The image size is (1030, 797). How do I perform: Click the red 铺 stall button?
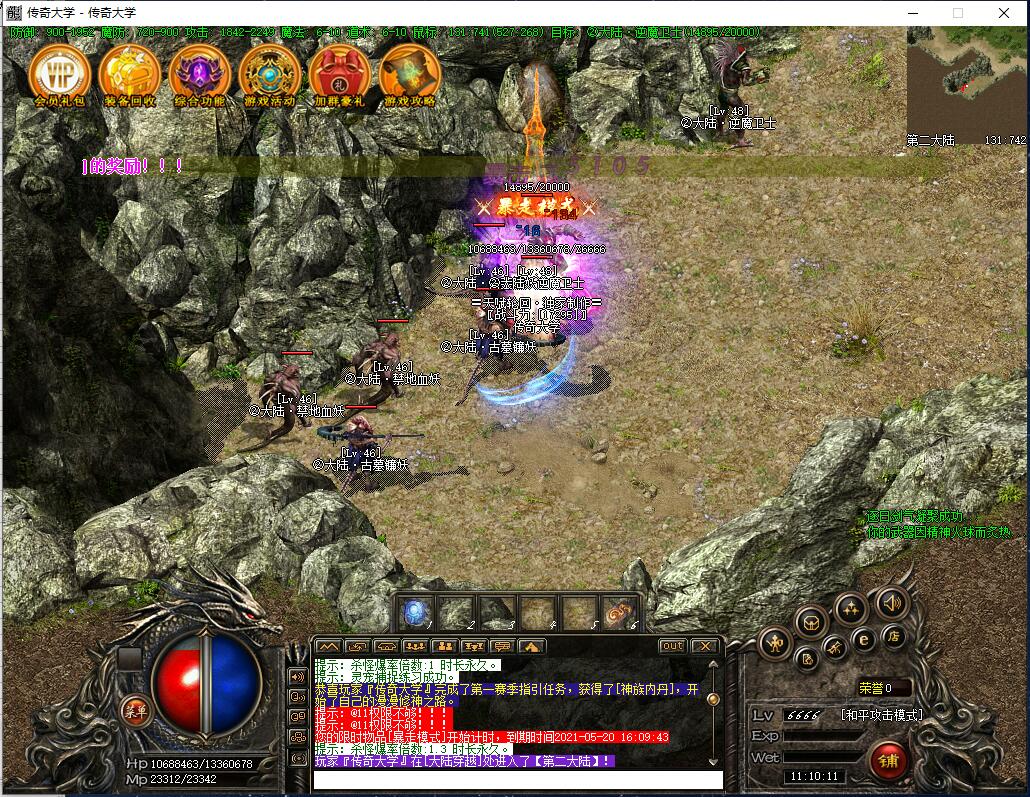coord(887,758)
